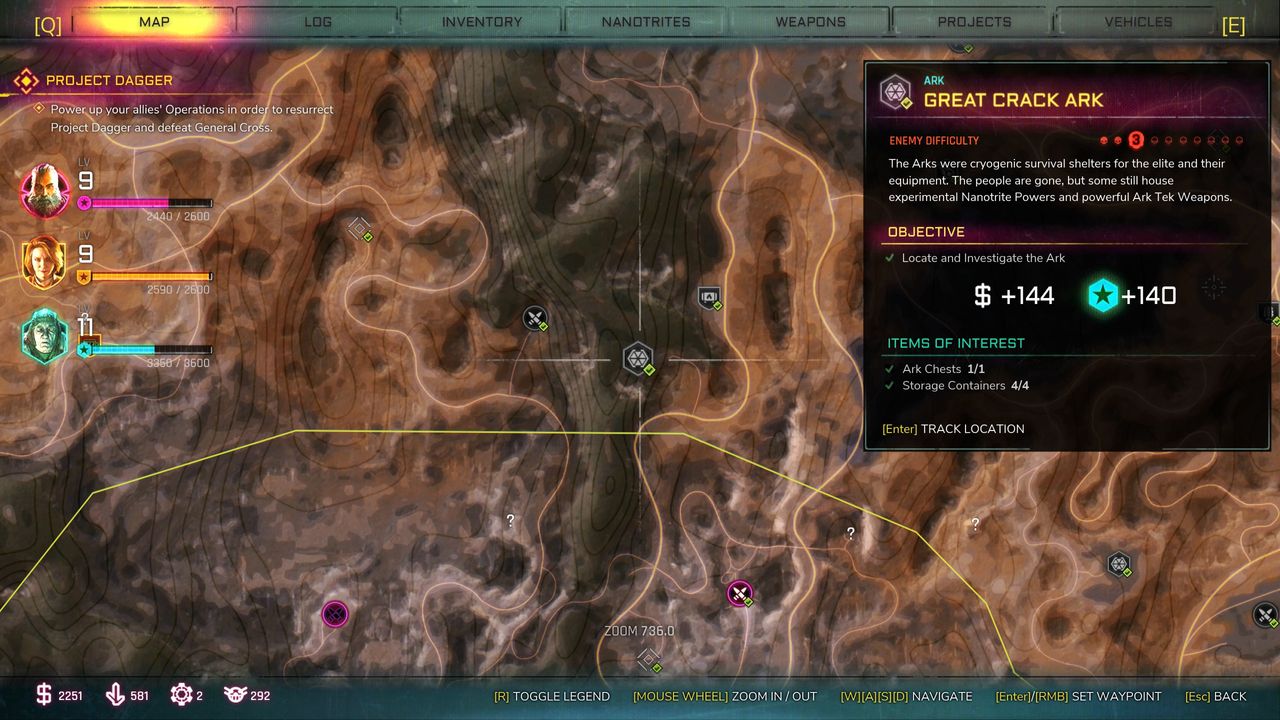This screenshot has width=1280, height=720.
Task: Switch to the Log tab
Action: [x=318, y=21]
